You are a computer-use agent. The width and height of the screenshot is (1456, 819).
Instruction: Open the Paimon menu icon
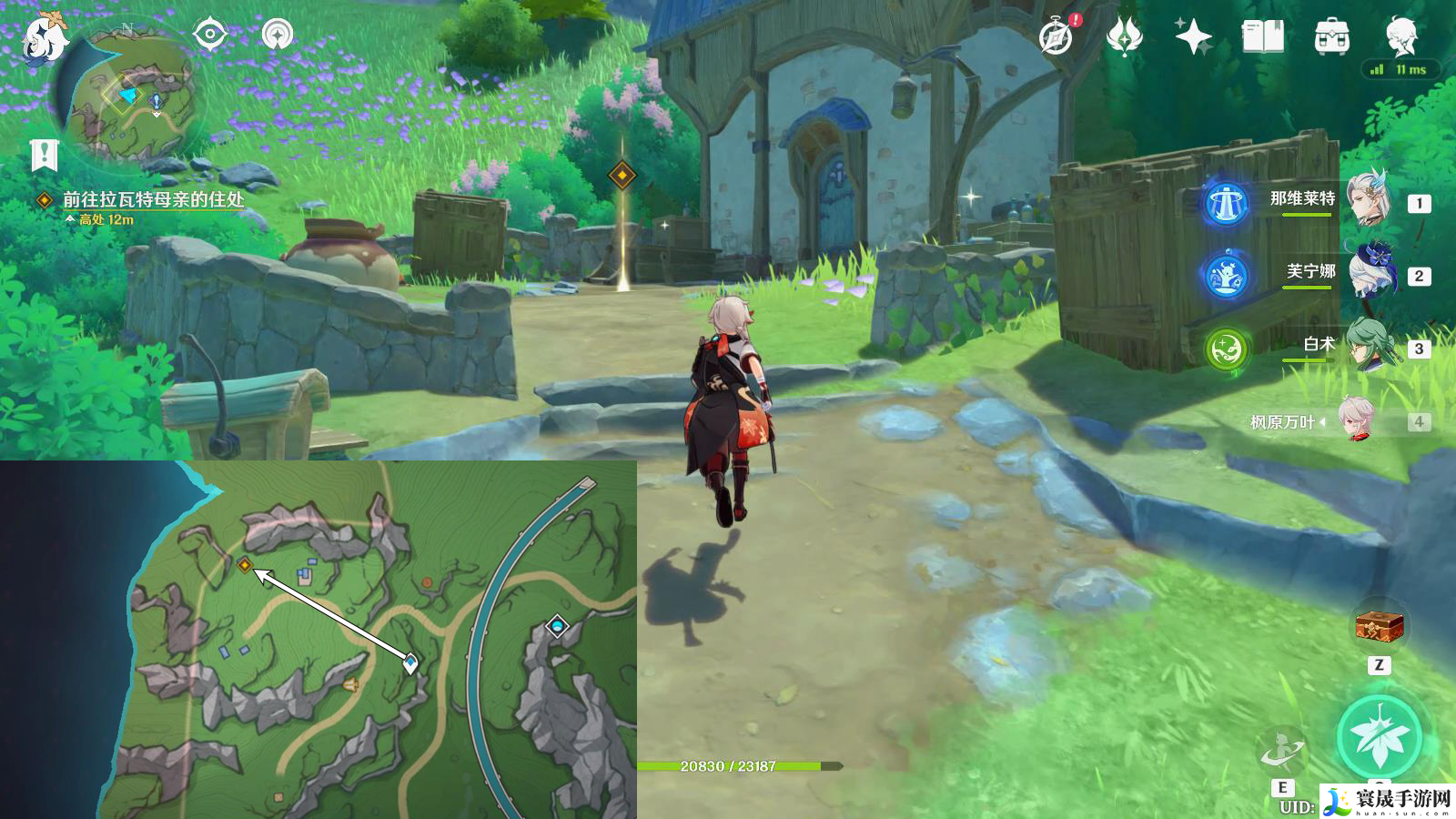coord(44,38)
